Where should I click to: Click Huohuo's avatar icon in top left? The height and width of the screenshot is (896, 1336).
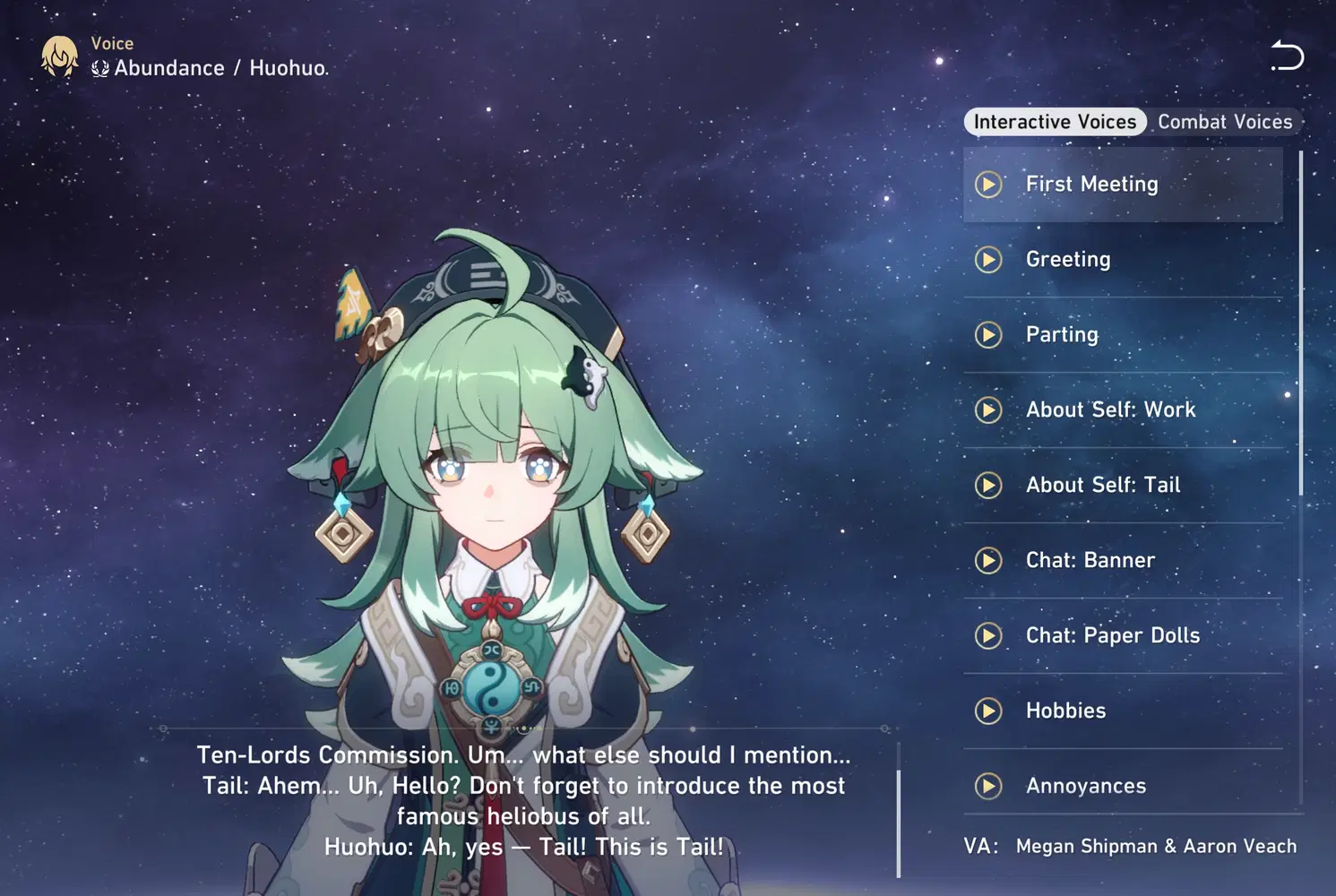point(59,56)
